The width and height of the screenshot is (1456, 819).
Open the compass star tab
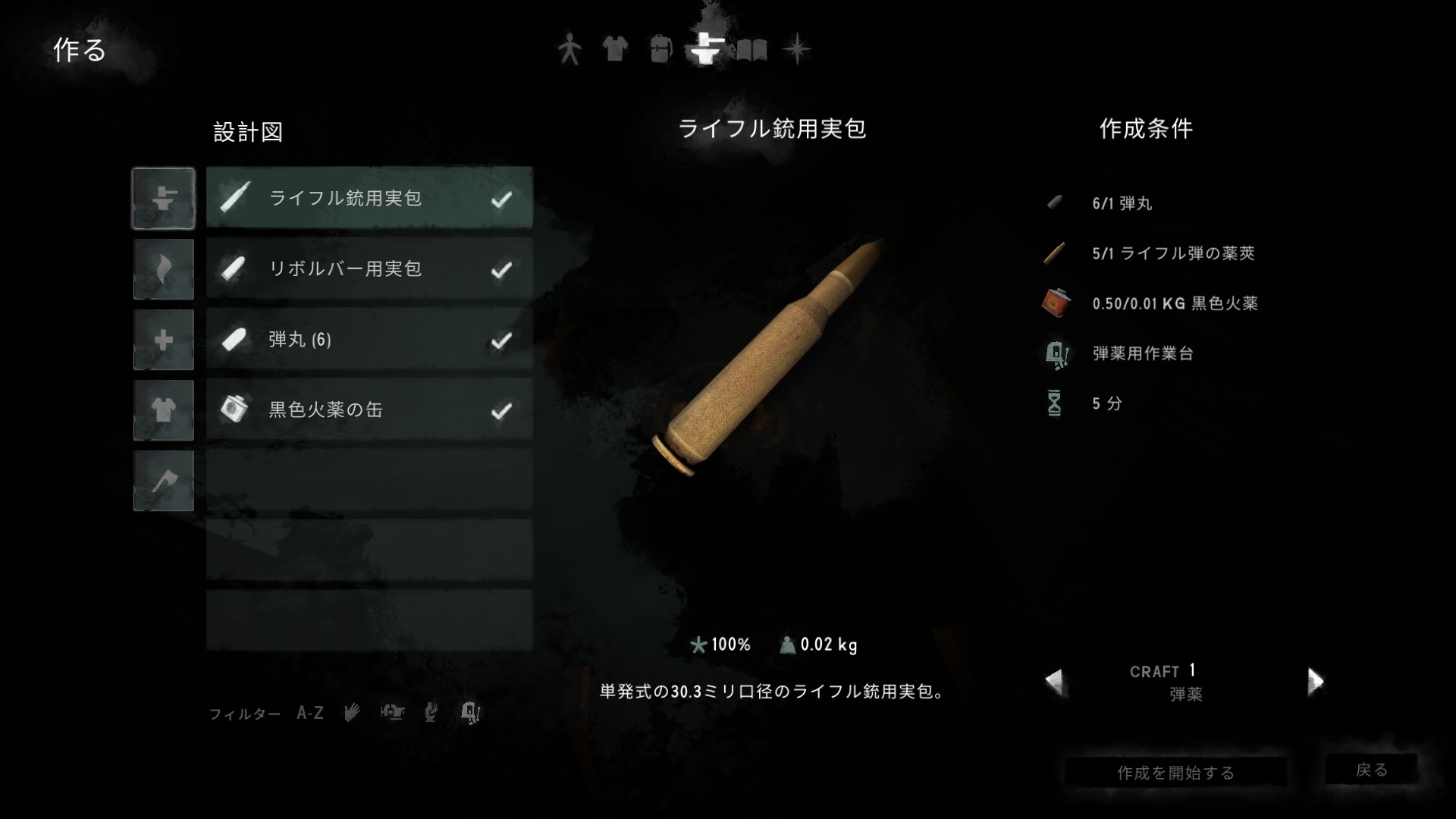[x=797, y=49]
